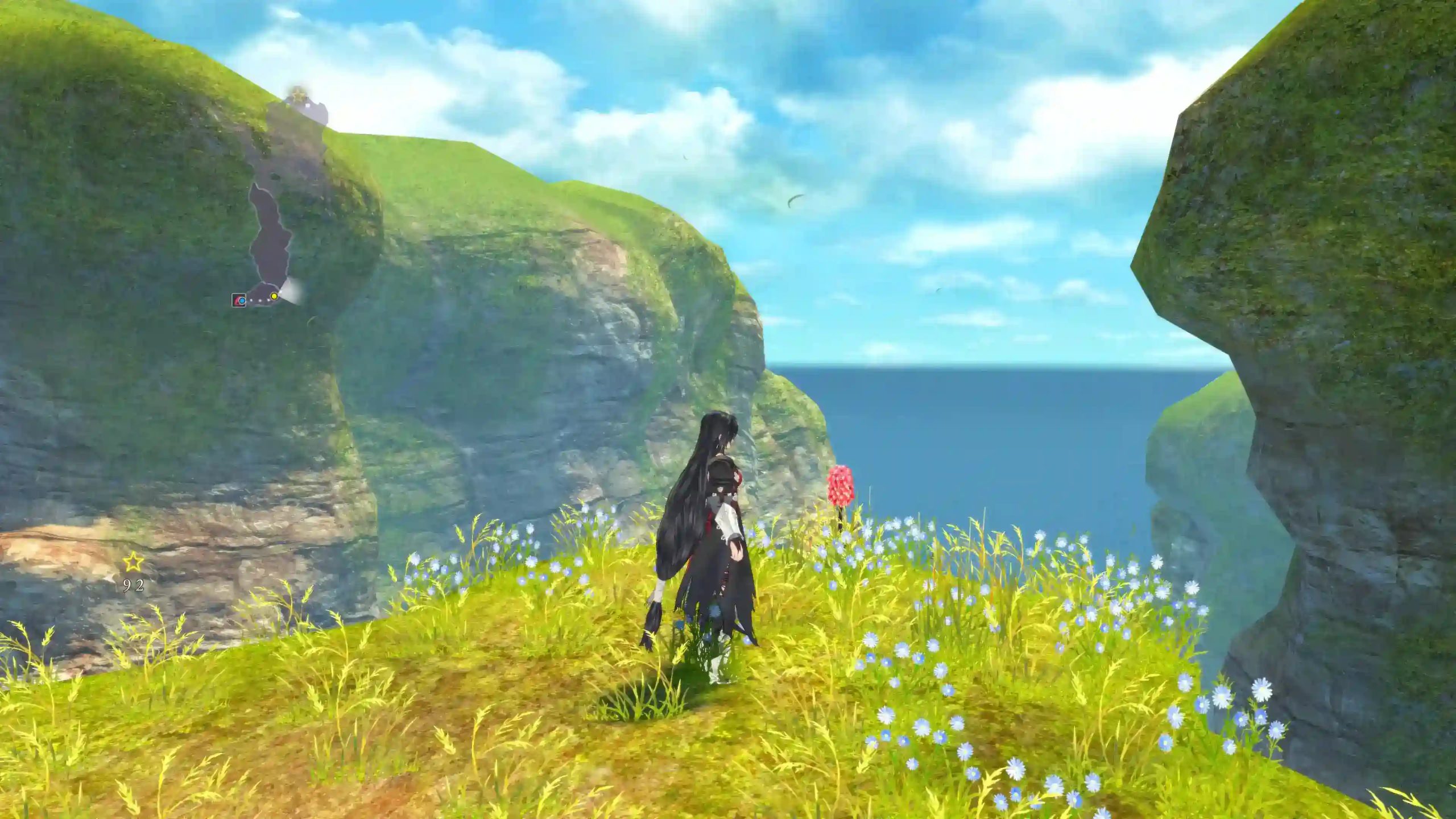Click the white view cone on the minimap
This screenshot has width=1456, height=819.
292,294
